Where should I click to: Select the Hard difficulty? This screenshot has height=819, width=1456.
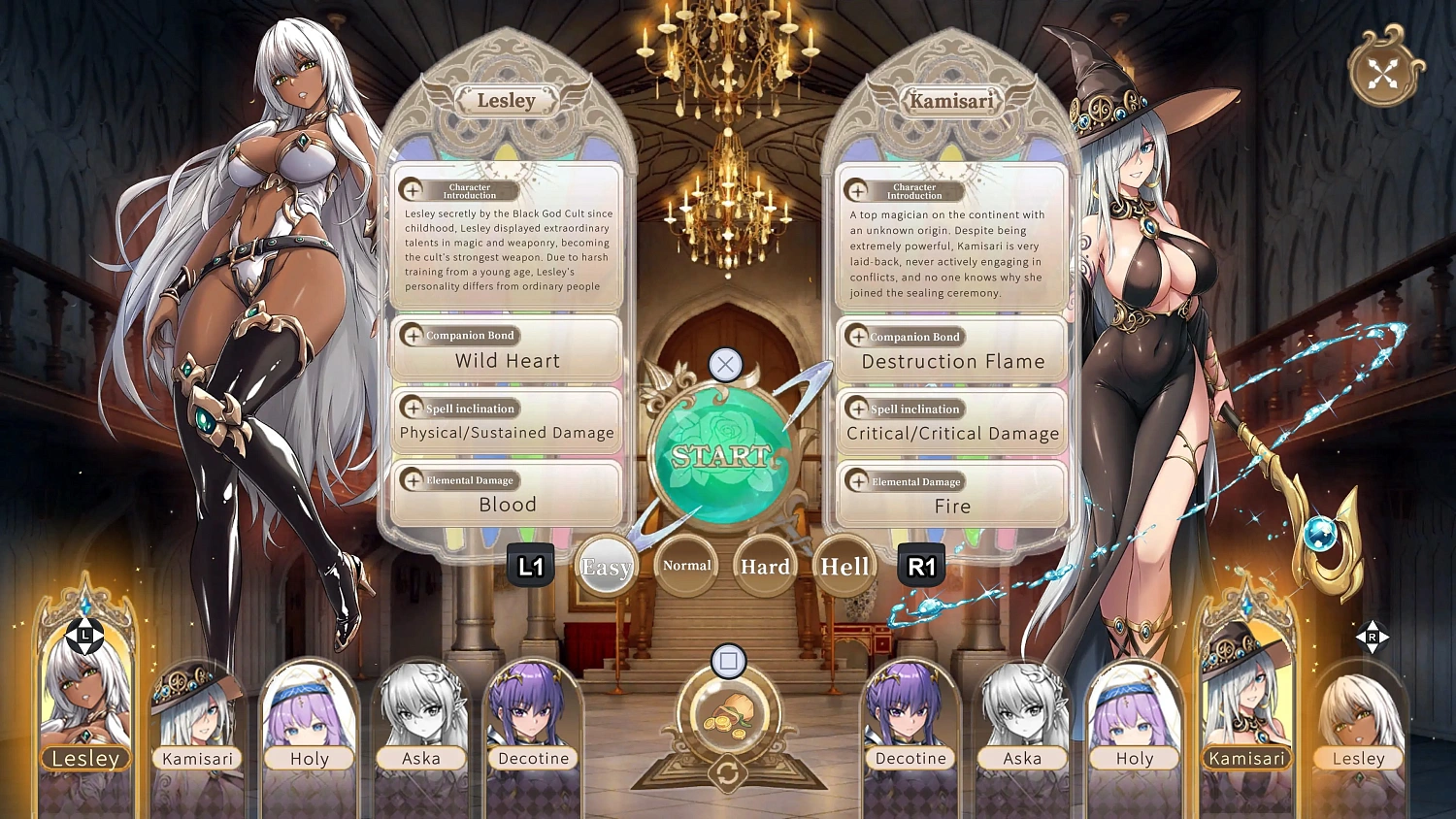click(764, 566)
